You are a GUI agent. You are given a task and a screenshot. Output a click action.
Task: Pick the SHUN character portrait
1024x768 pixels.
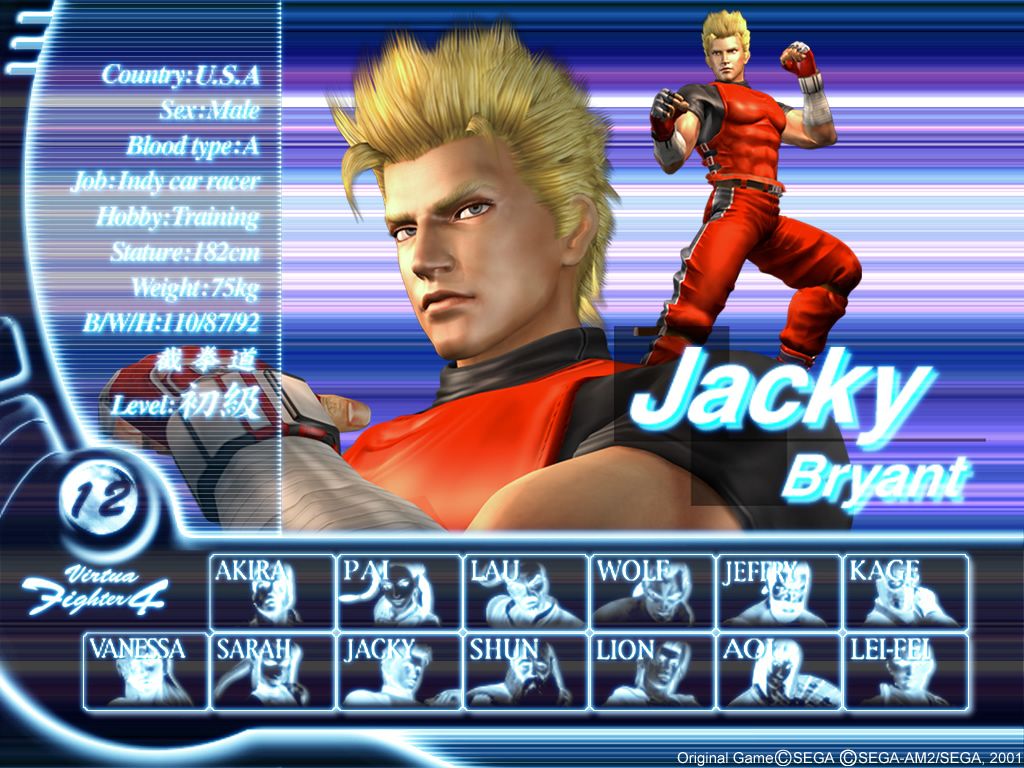click(526, 671)
